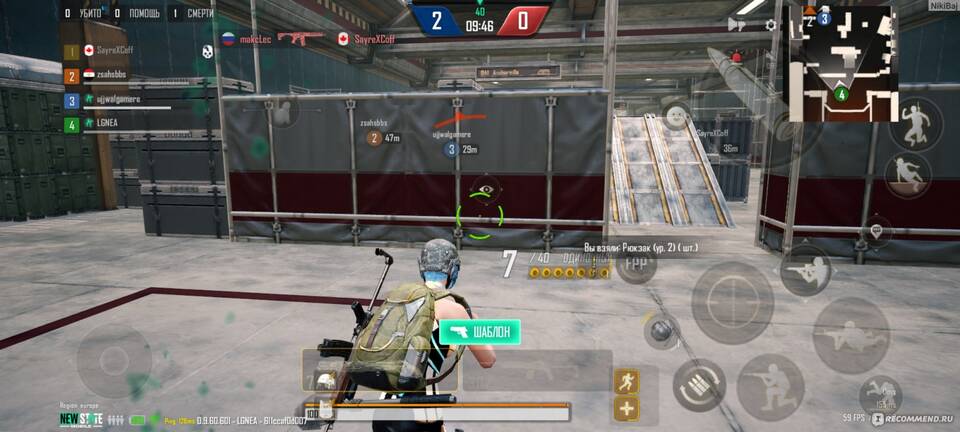
Task: Open the settings gear icon
Action: click(771, 25)
